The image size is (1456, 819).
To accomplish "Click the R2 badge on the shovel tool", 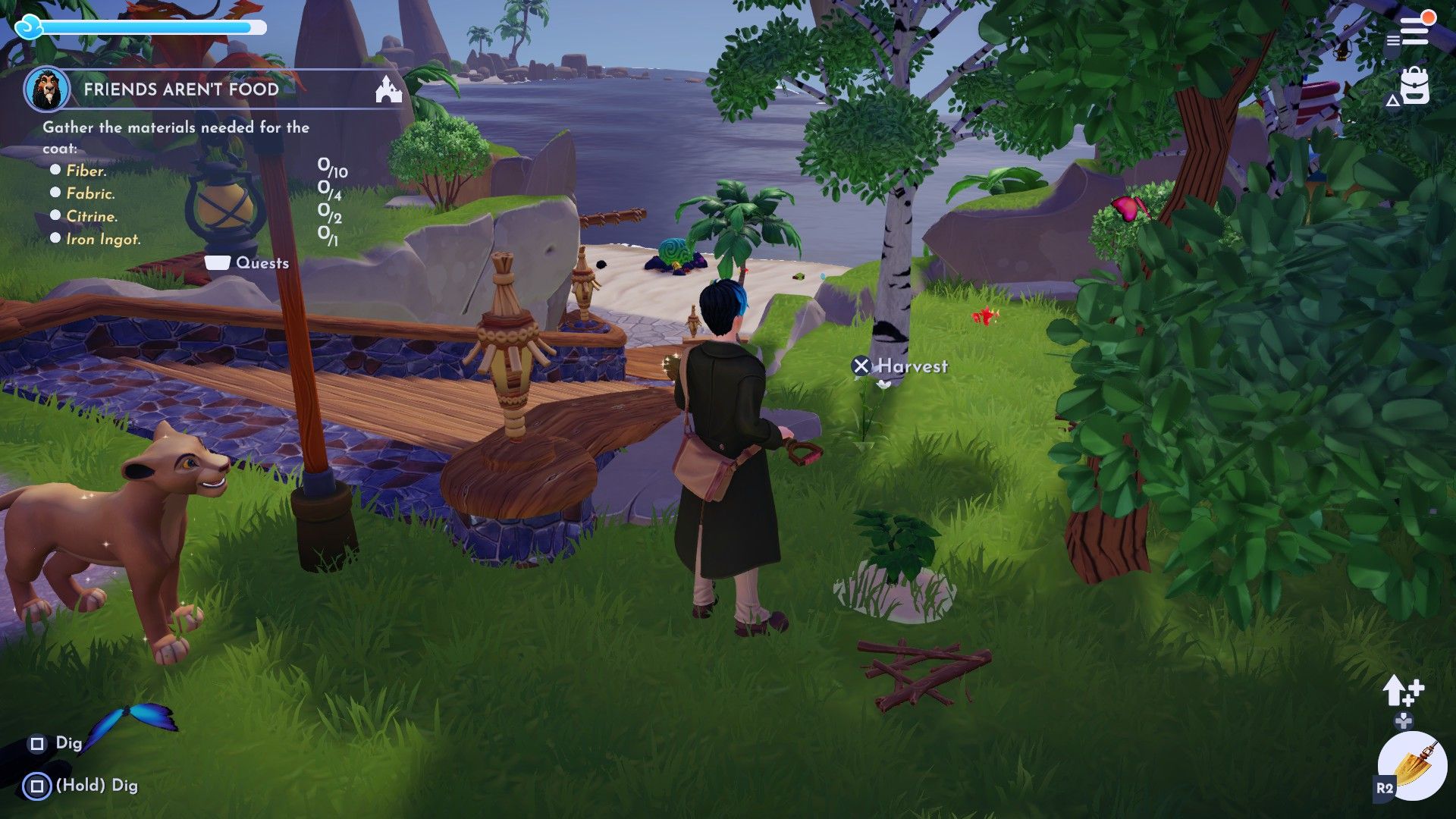I will coord(1382,789).
